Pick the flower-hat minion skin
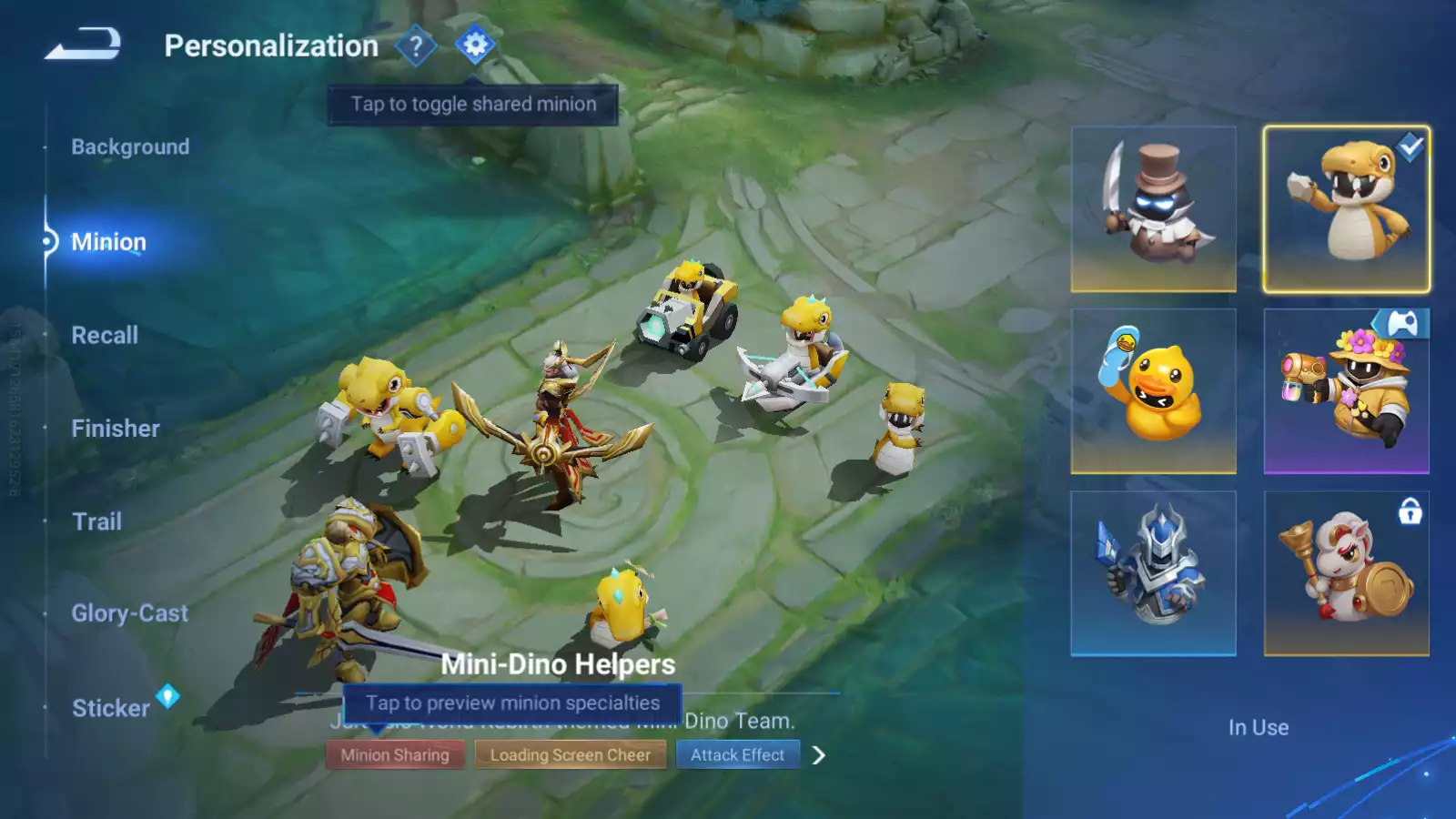This screenshot has height=819, width=1456. coord(1346,391)
